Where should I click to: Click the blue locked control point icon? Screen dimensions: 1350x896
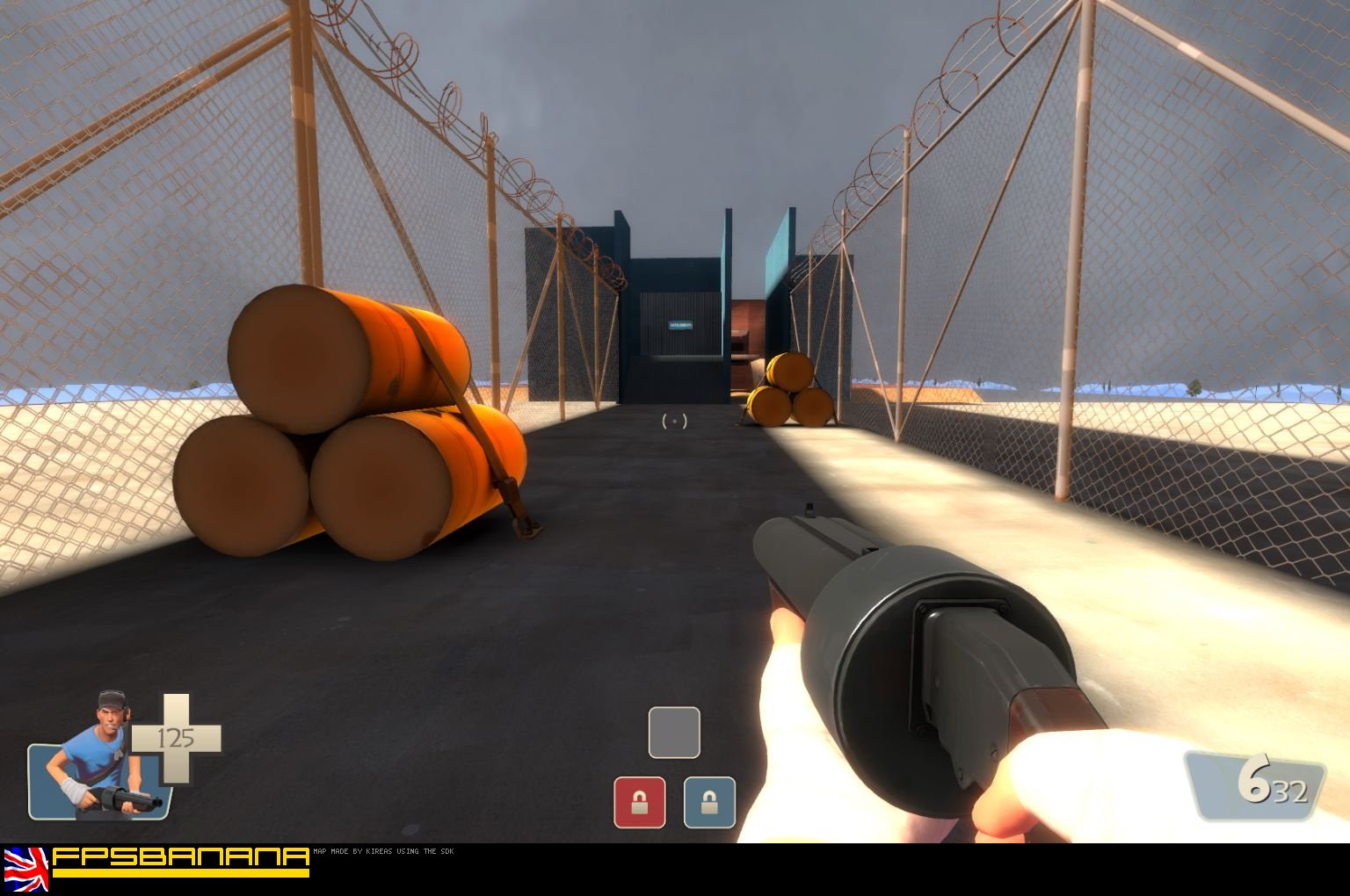tap(709, 802)
